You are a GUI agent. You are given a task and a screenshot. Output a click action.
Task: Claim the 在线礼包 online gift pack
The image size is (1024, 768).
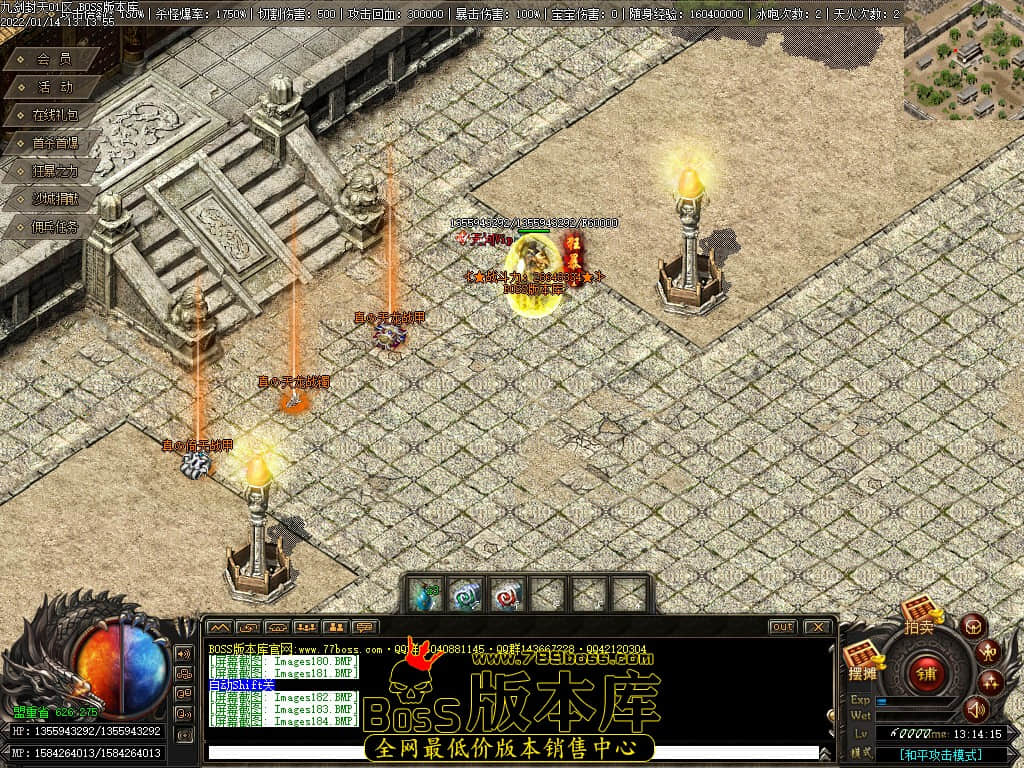click(x=53, y=115)
